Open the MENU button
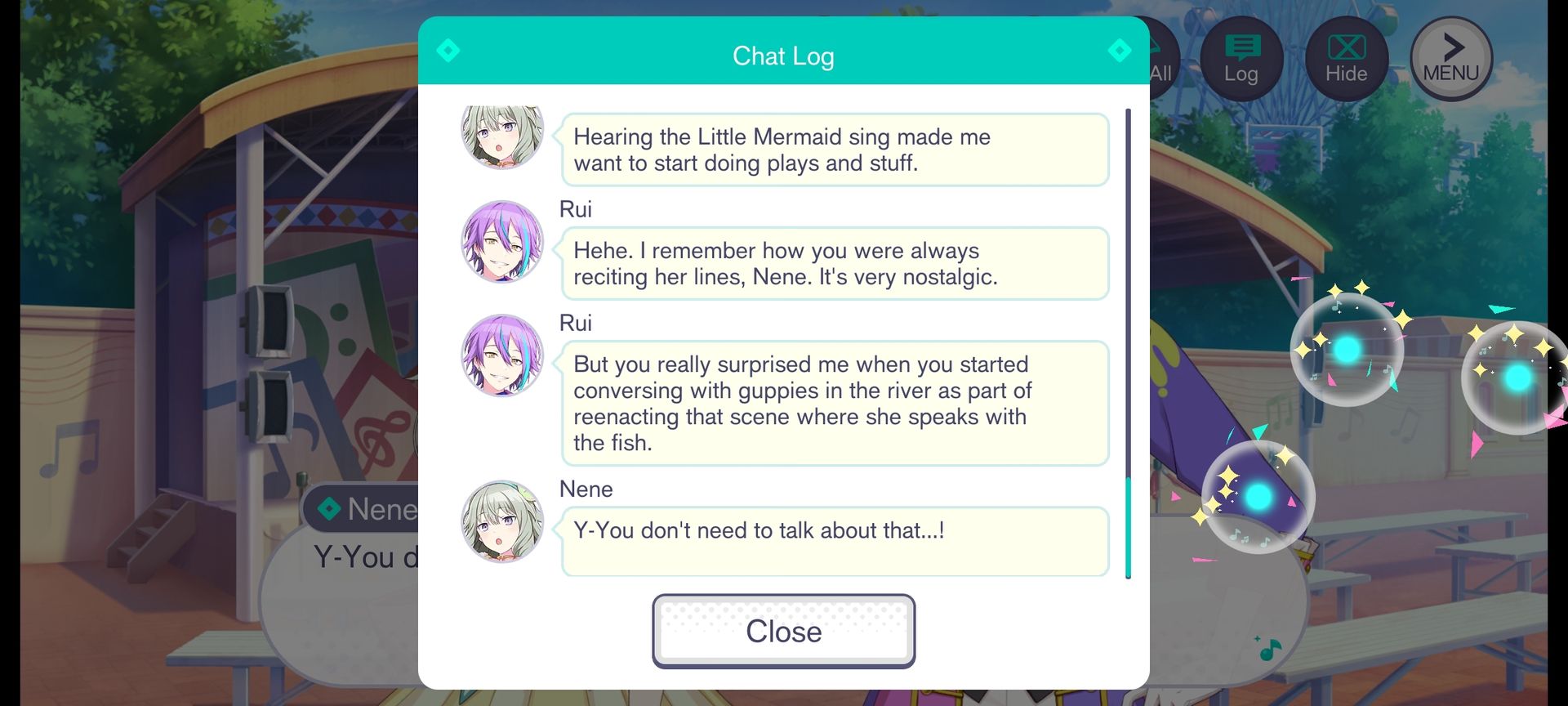The width and height of the screenshot is (1568, 706). click(1450, 59)
